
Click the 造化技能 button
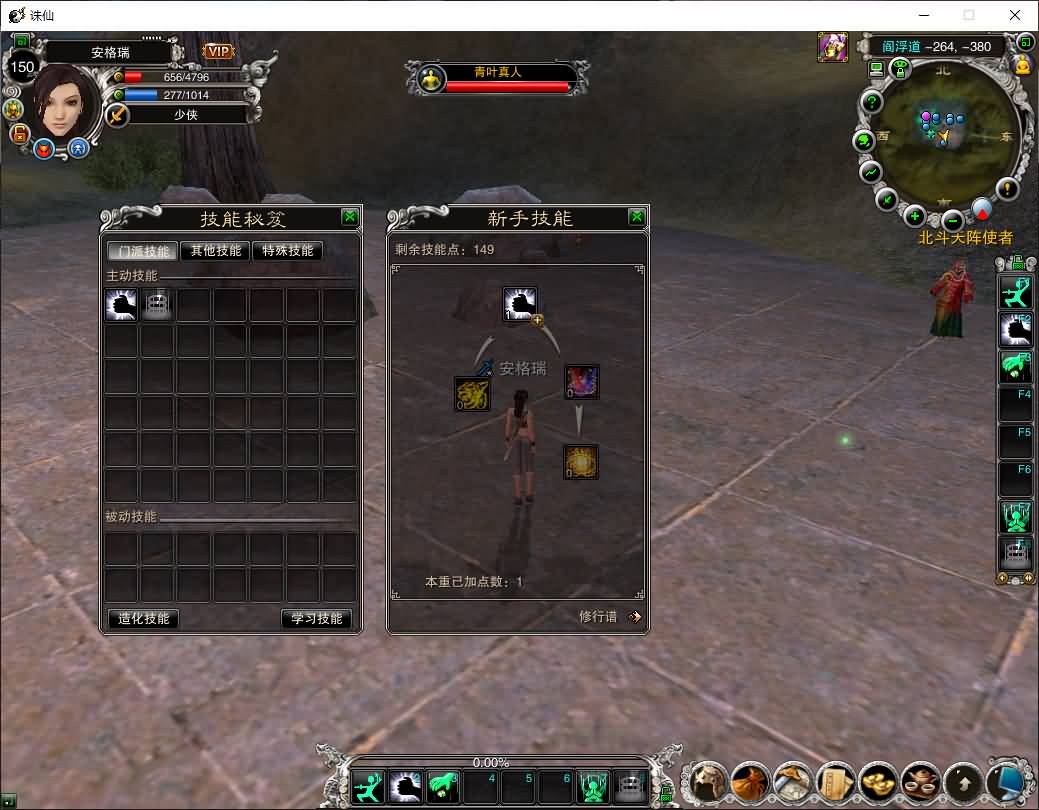point(143,618)
